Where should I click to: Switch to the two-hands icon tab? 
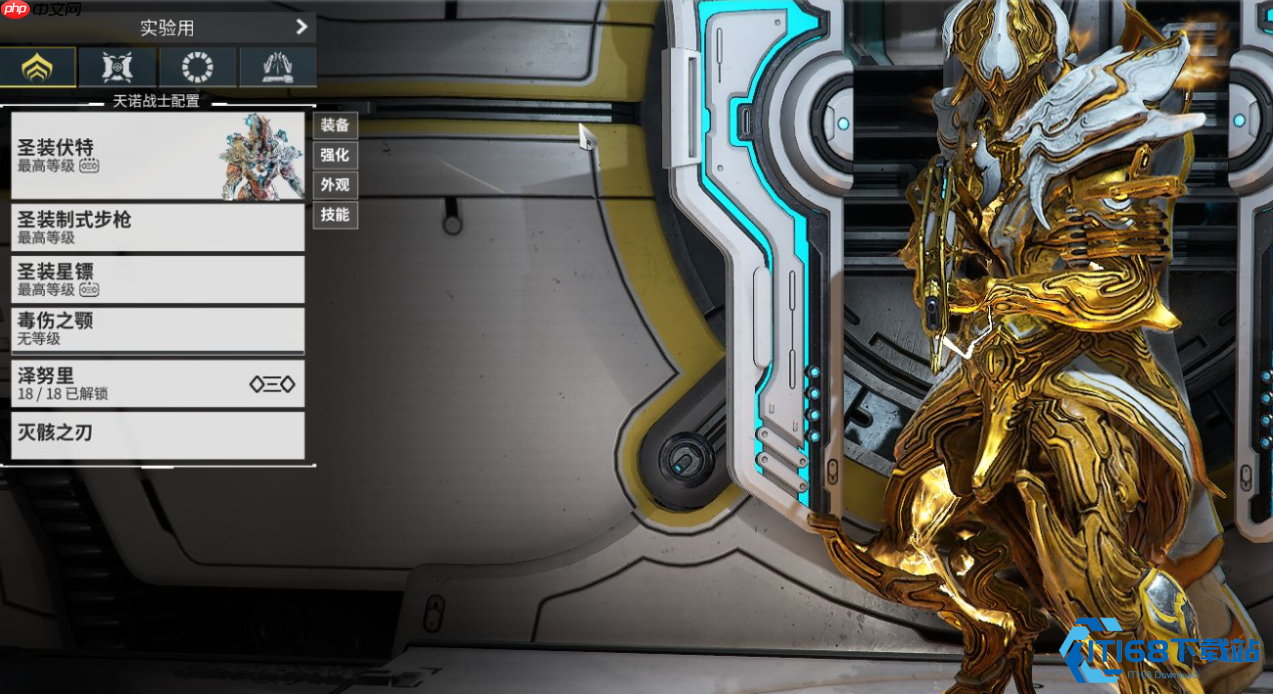click(x=277, y=67)
